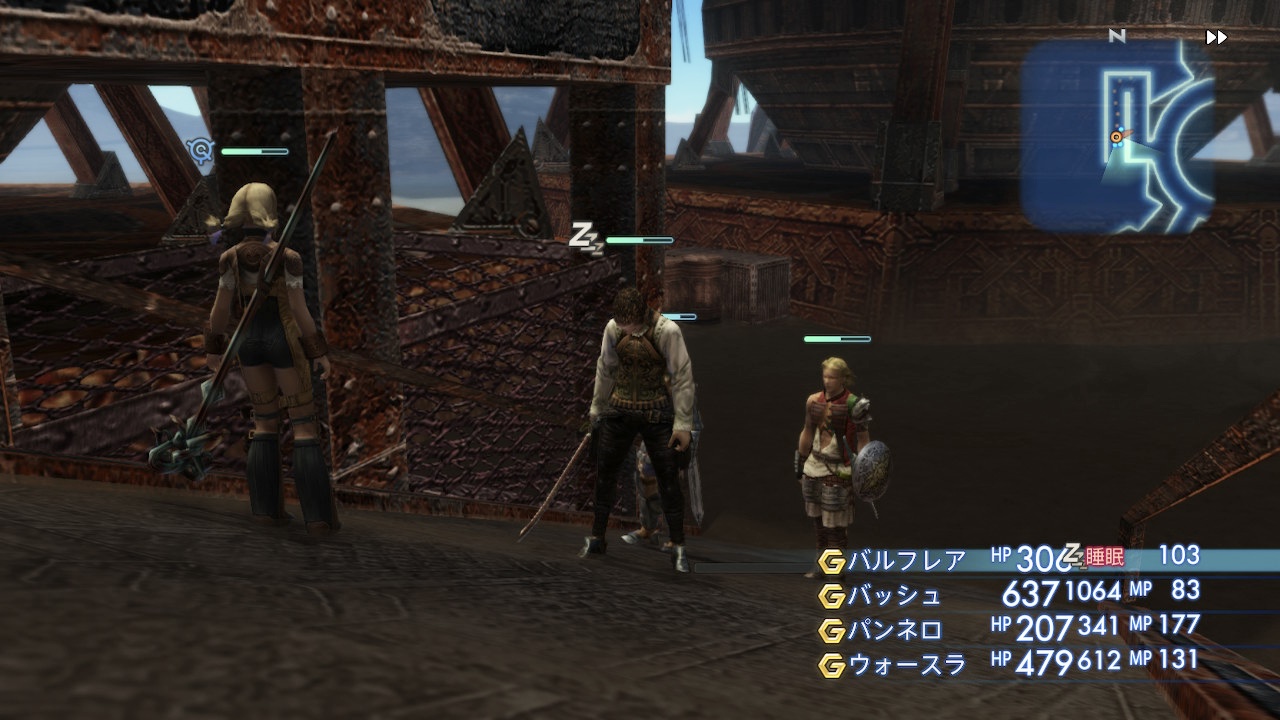This screenshot has width=1280, height=720.
Task: Select party member バルフレア row
Action: coord(906,561)
